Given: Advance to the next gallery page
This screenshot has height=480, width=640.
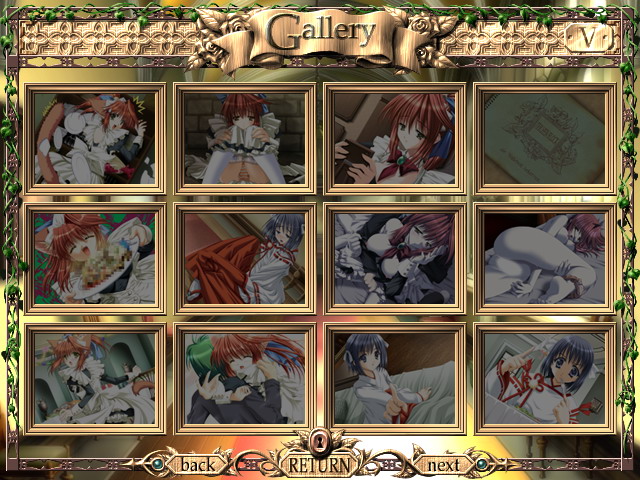Looking at the screenshot, I should (x=443, y=465).
